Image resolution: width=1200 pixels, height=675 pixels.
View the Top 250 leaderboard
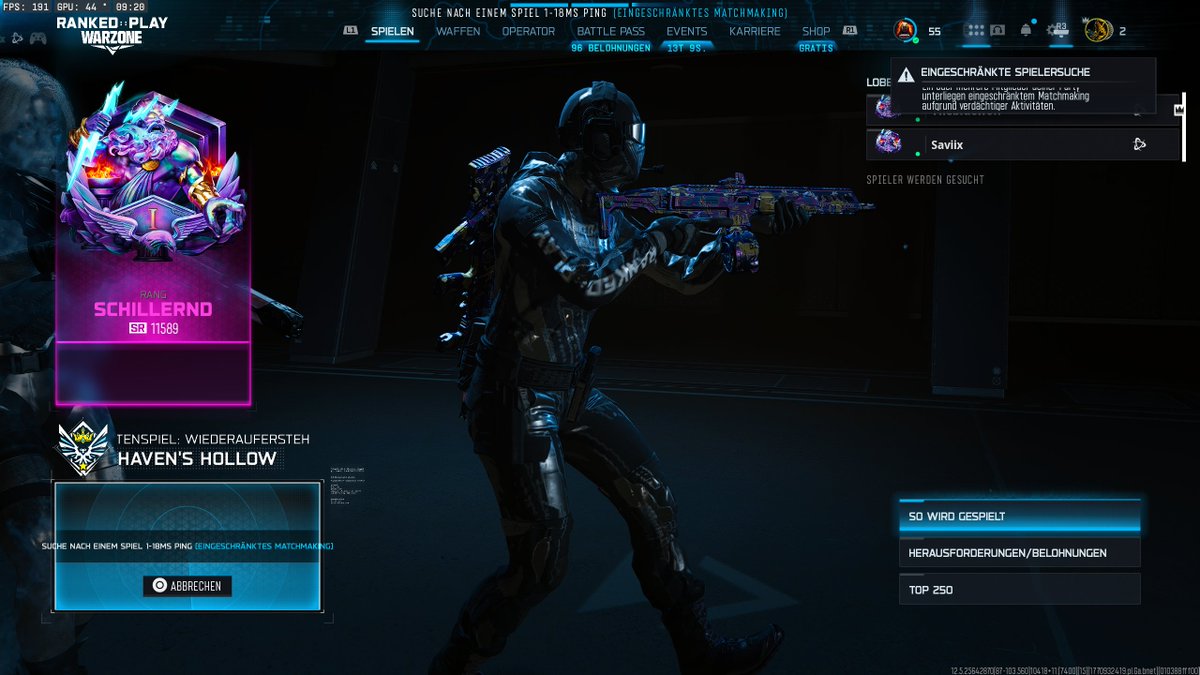[1019, 589]
